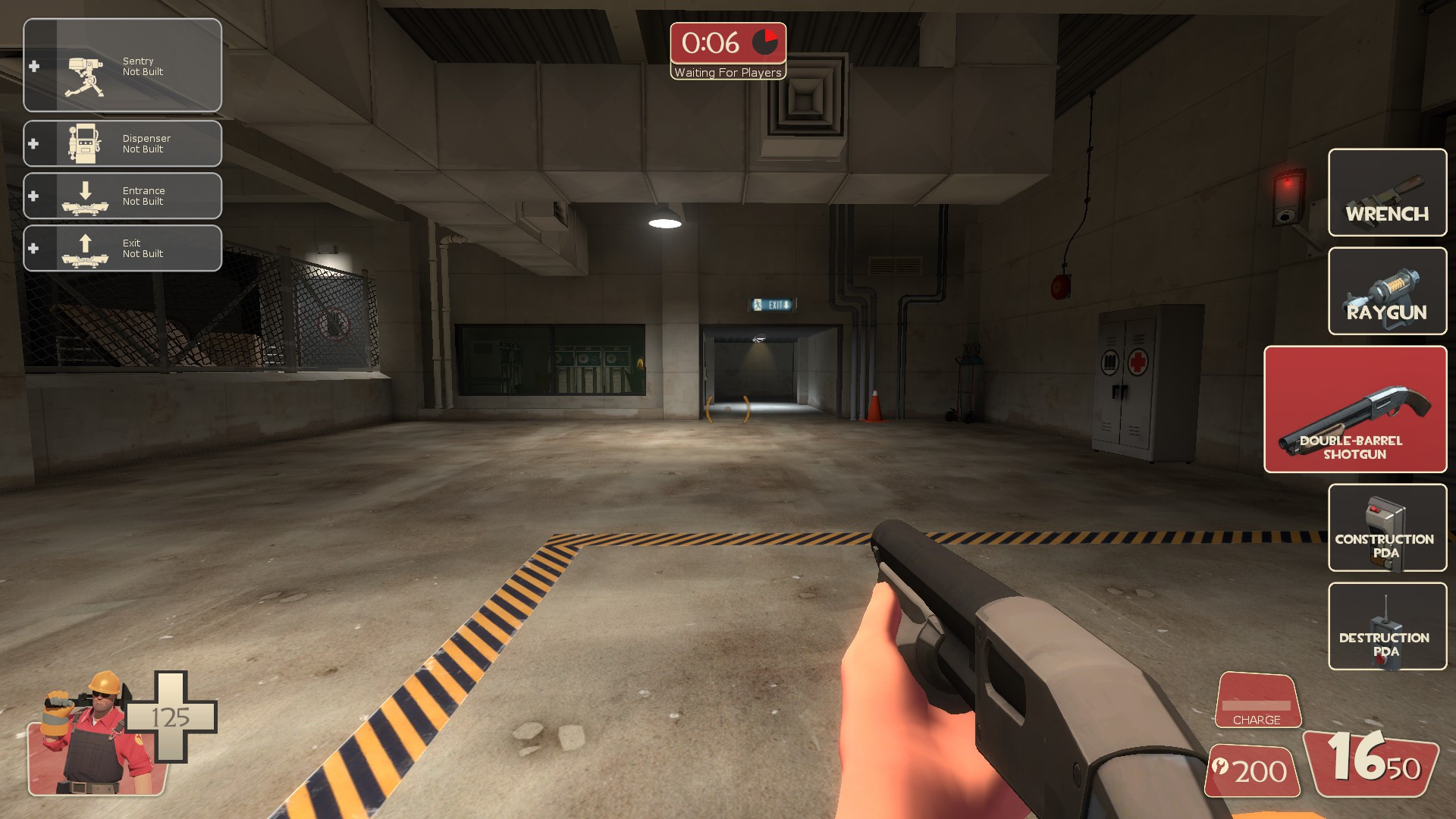
Task: Click the Teleporter Entrance icon
Action: pos(86,196)
